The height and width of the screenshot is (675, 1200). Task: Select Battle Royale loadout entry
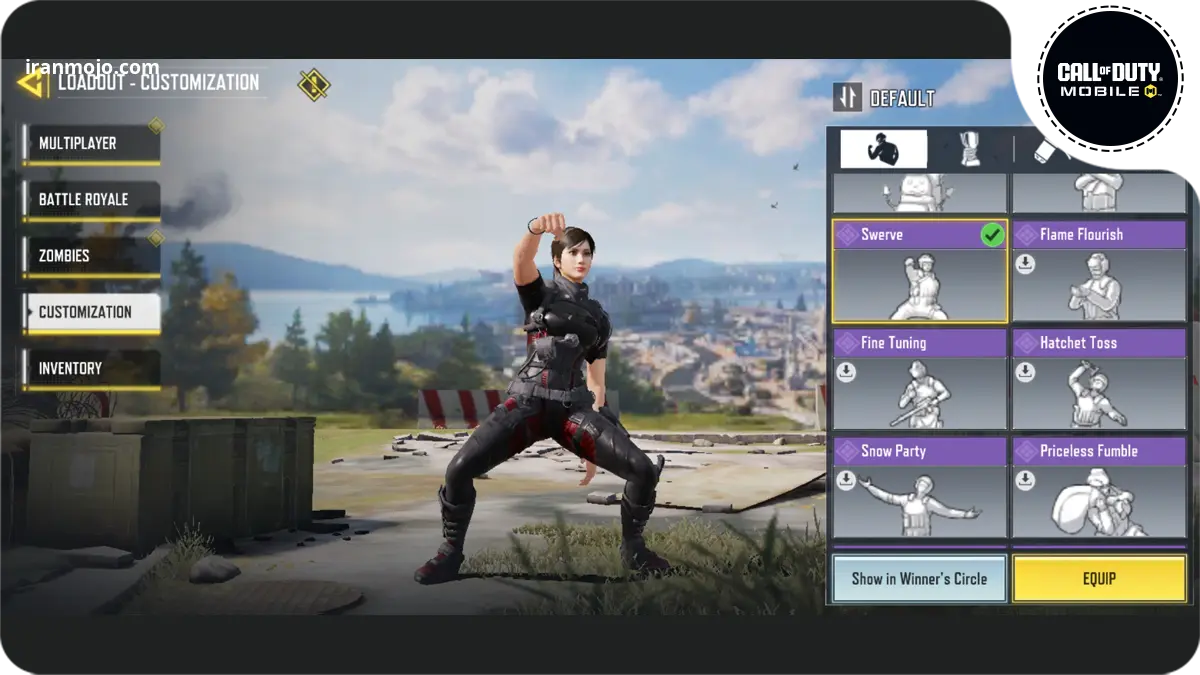coord(91,200)
